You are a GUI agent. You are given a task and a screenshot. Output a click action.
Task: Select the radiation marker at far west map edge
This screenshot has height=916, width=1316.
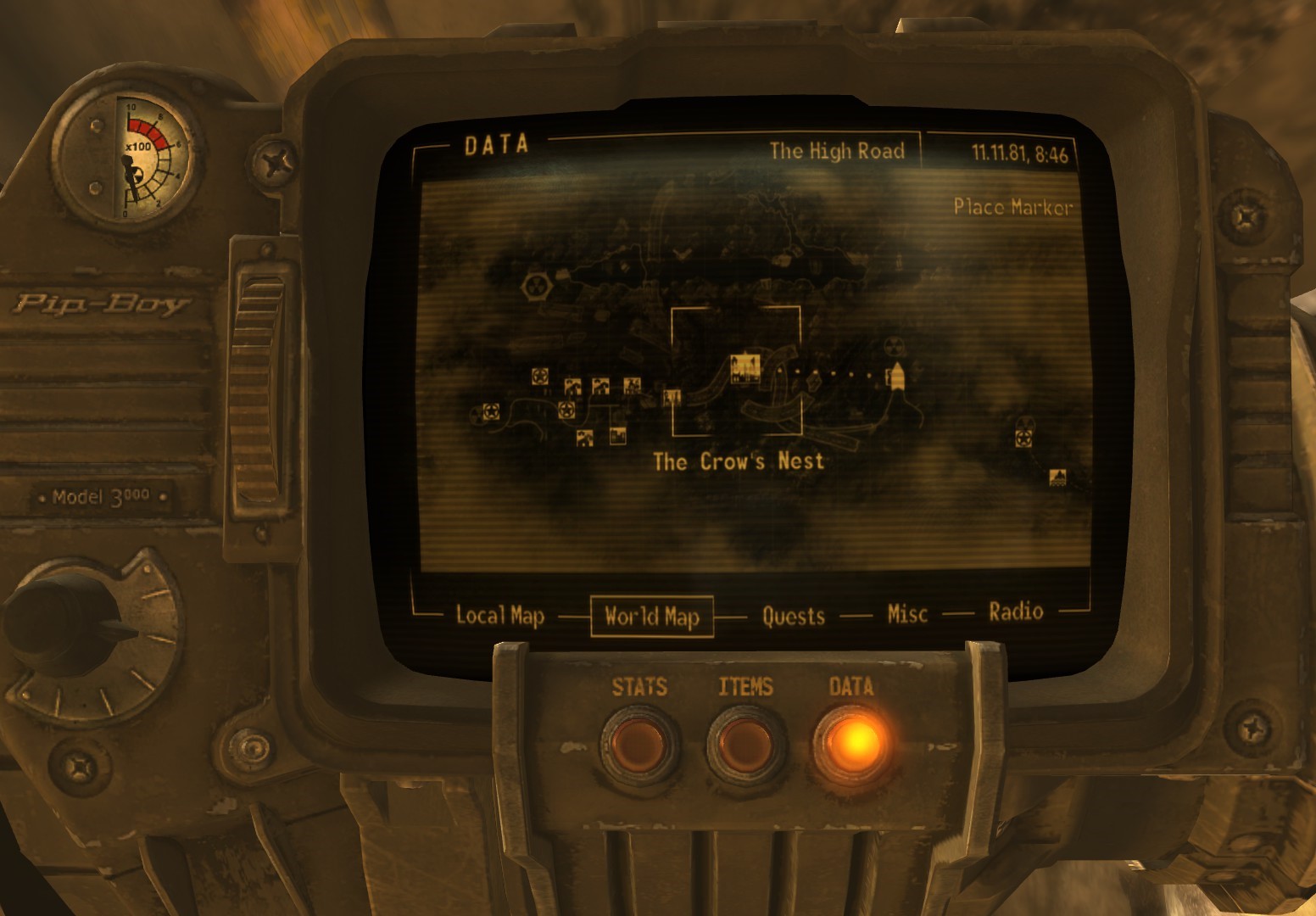tap(476, 414)
